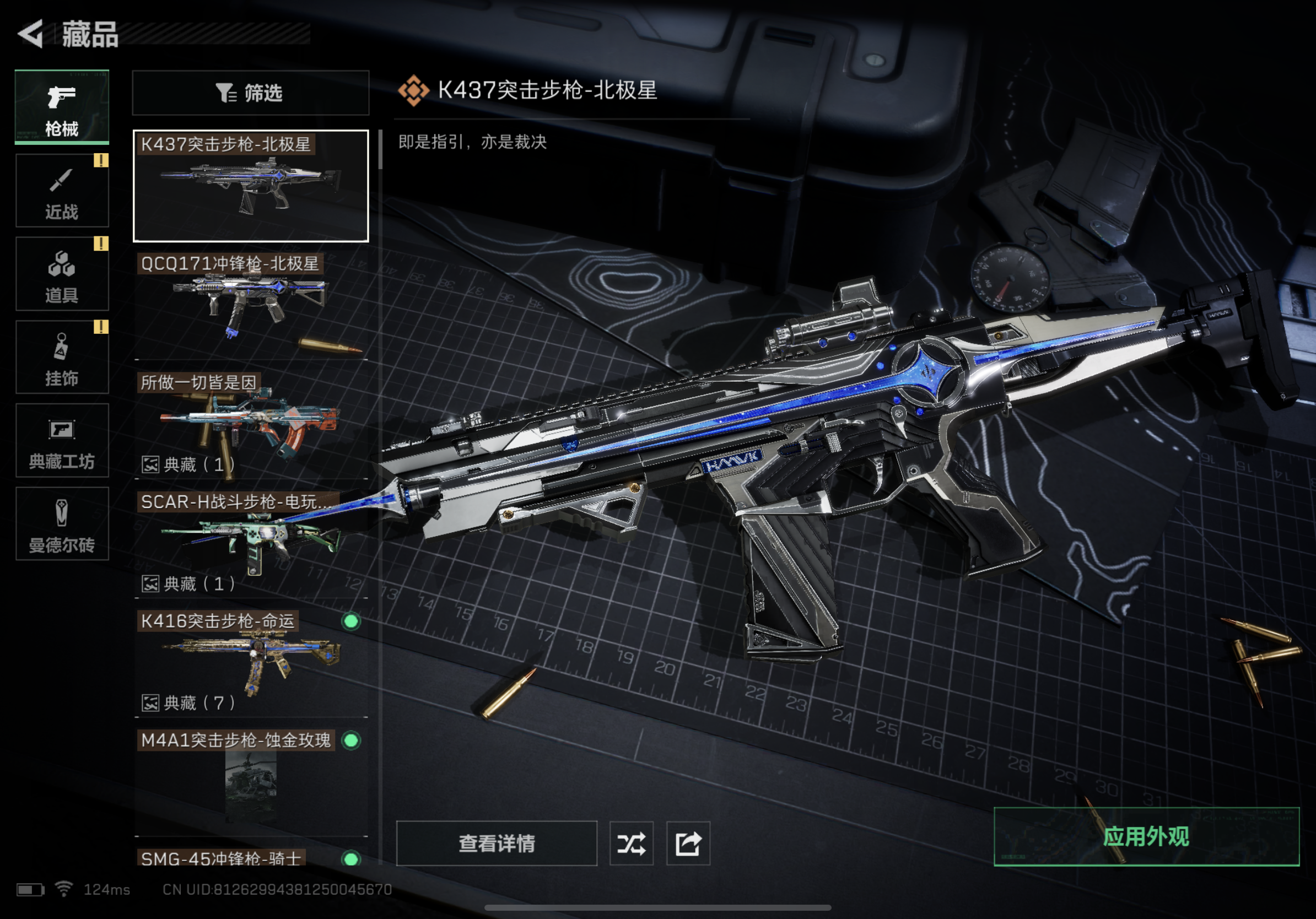Go back using the arrow beside 藏品
The height and width of the screenshot is (919, 1316).
31,34
